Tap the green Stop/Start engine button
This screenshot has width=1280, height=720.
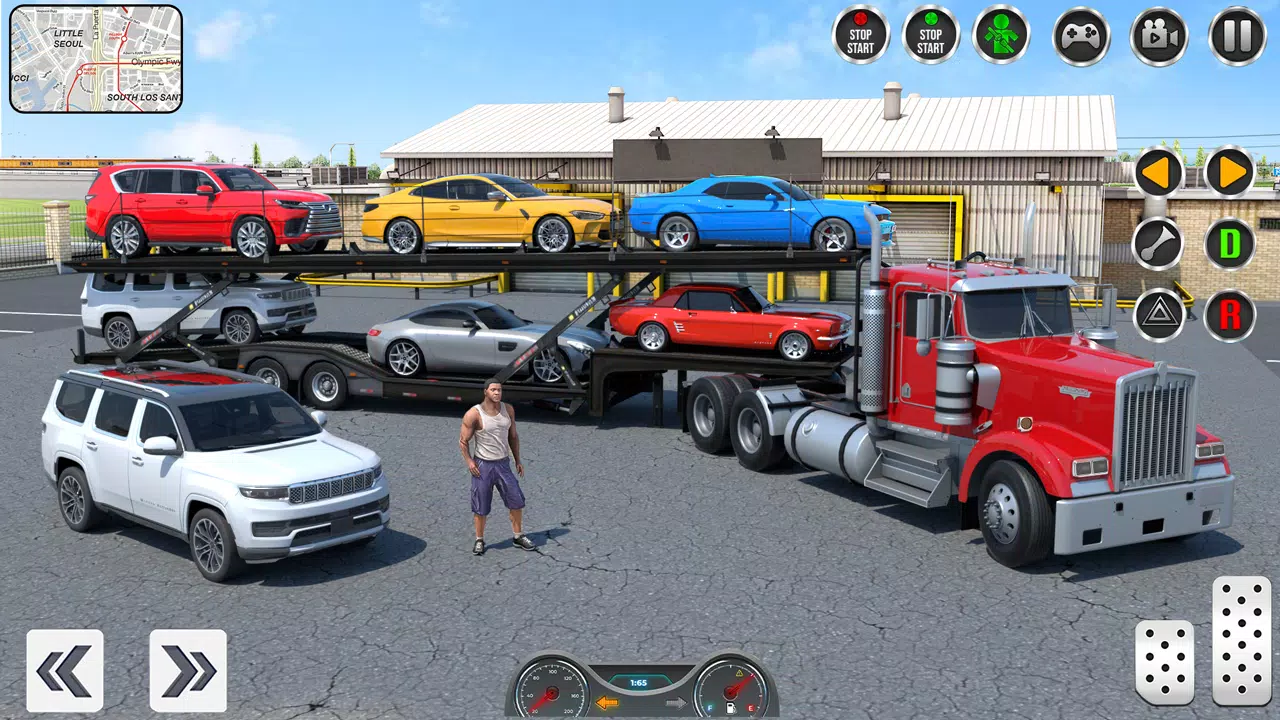pyautogui.click(x=928, y=35)
